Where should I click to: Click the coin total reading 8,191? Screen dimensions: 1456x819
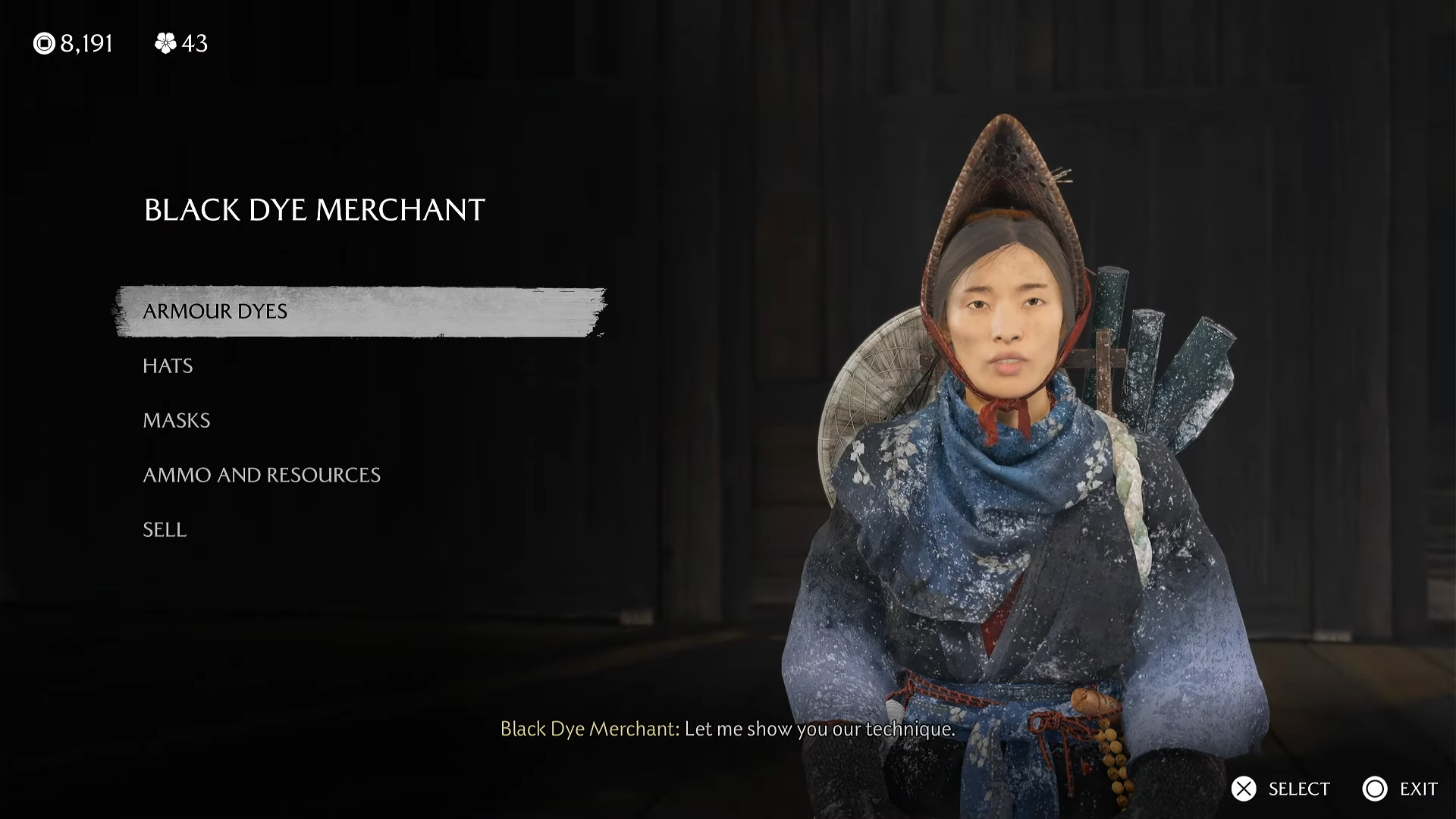coord(86,43)
